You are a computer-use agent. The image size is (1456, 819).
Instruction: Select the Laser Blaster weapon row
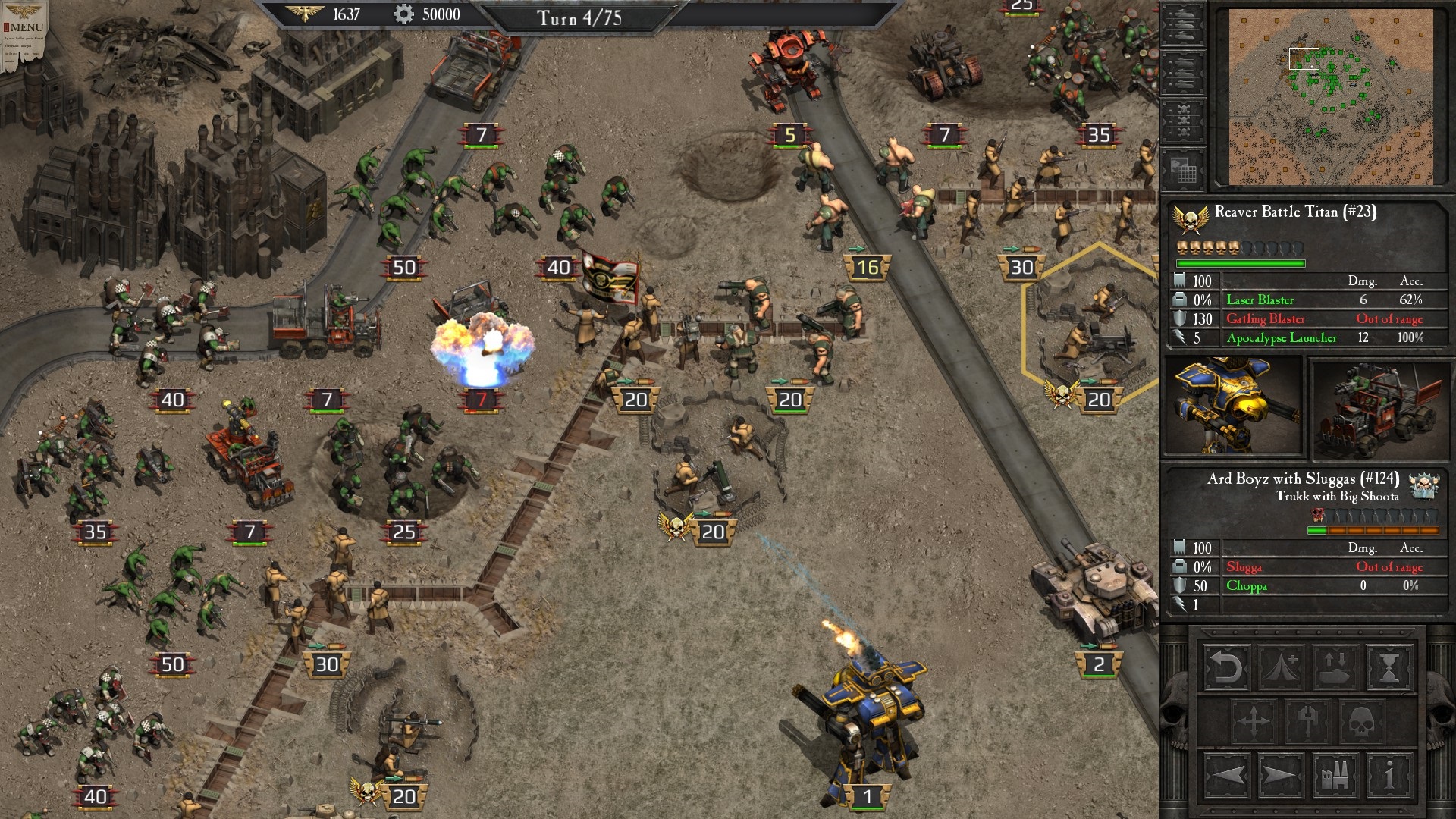point(1259,300)
